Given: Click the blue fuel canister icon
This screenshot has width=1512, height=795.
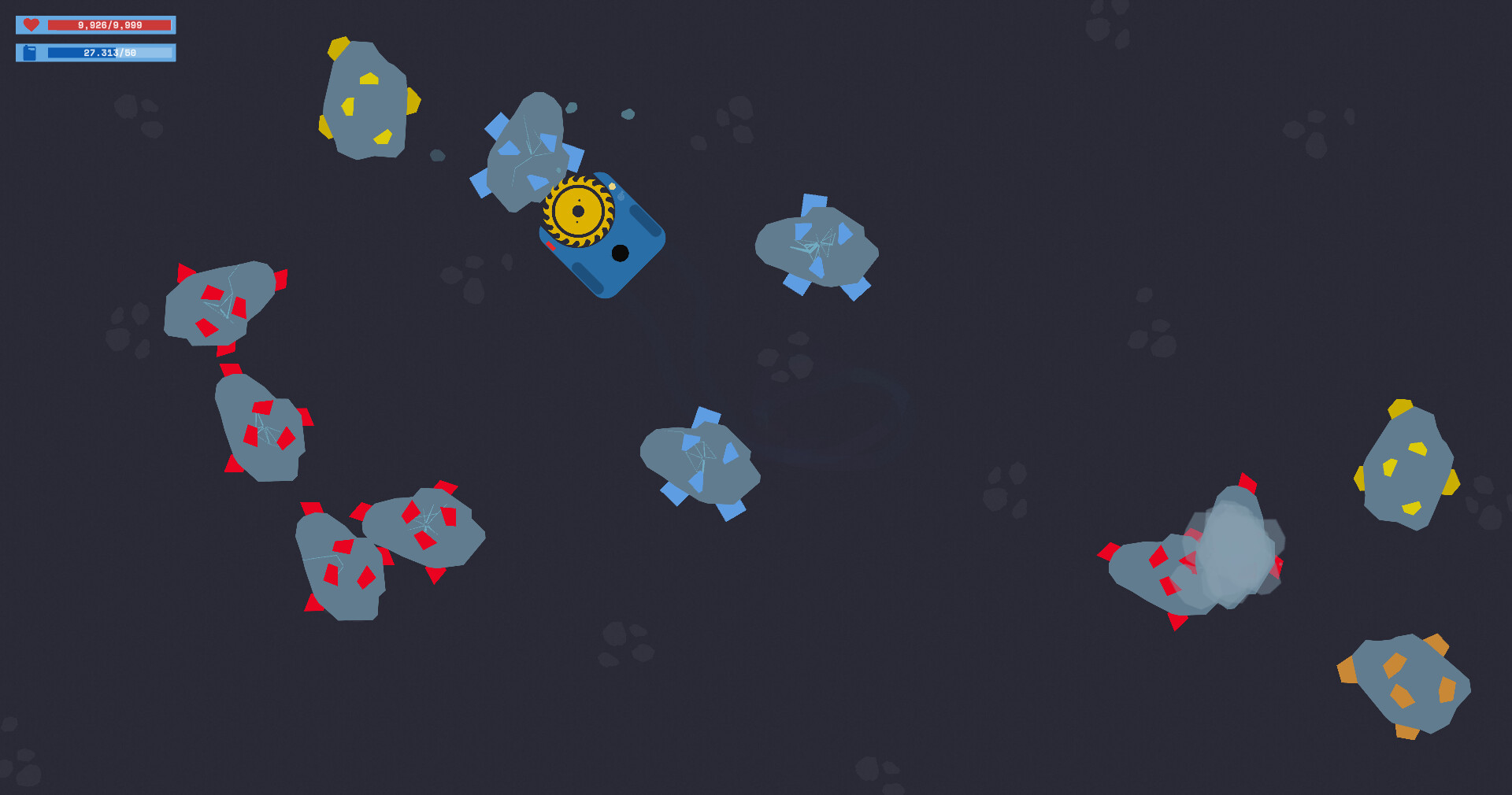Looking at the screenshot, I should pos(30,53).
